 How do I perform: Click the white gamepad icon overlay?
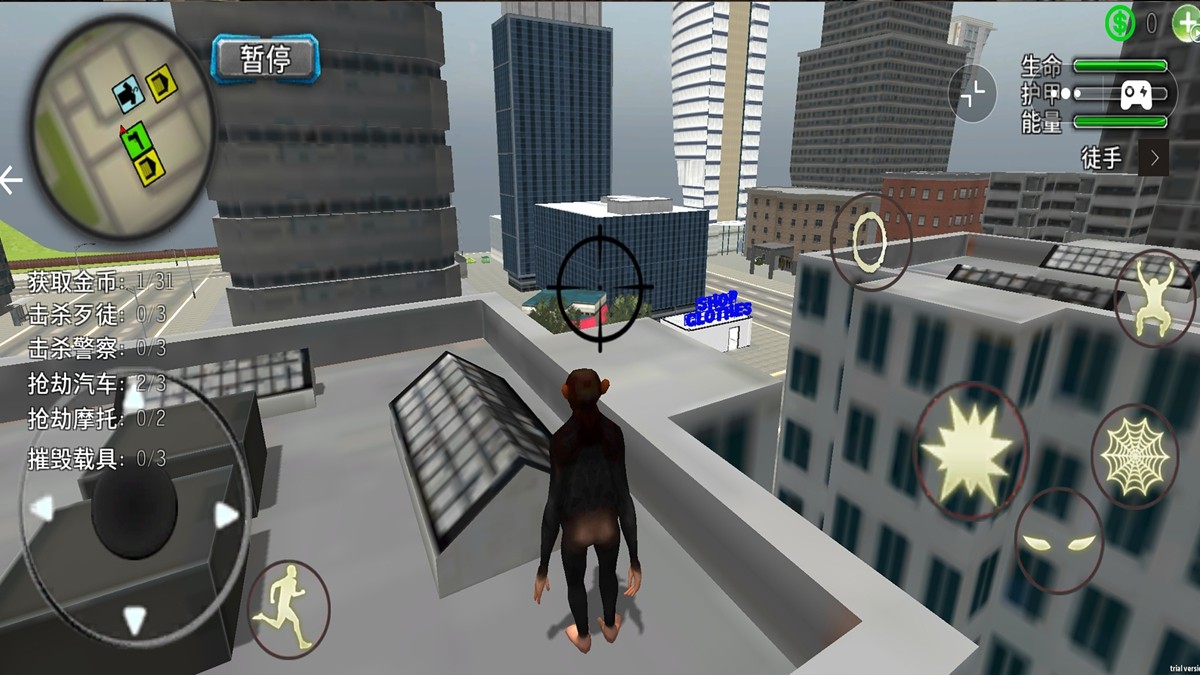1135,95
